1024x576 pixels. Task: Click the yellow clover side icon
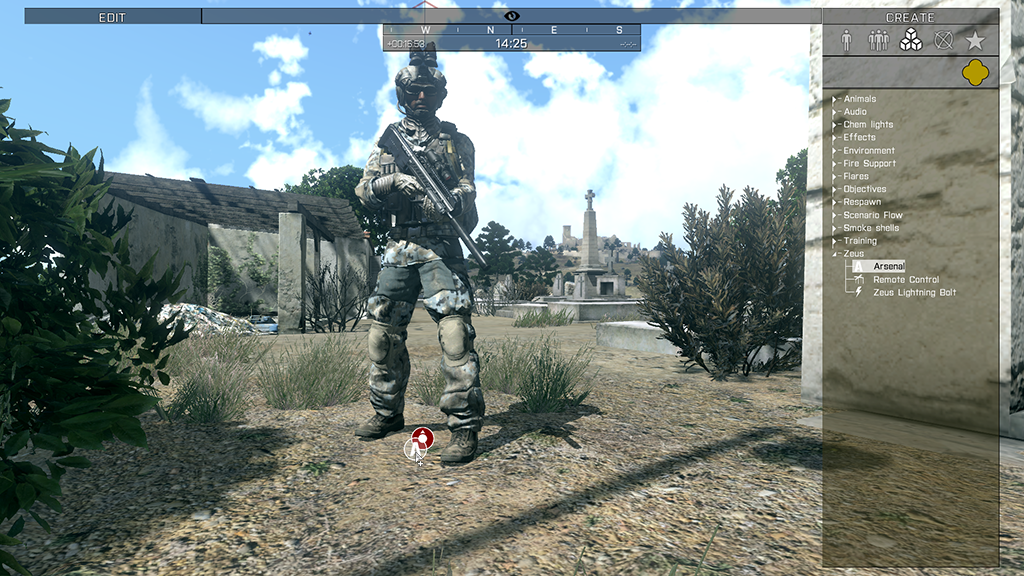coord(975,72)
